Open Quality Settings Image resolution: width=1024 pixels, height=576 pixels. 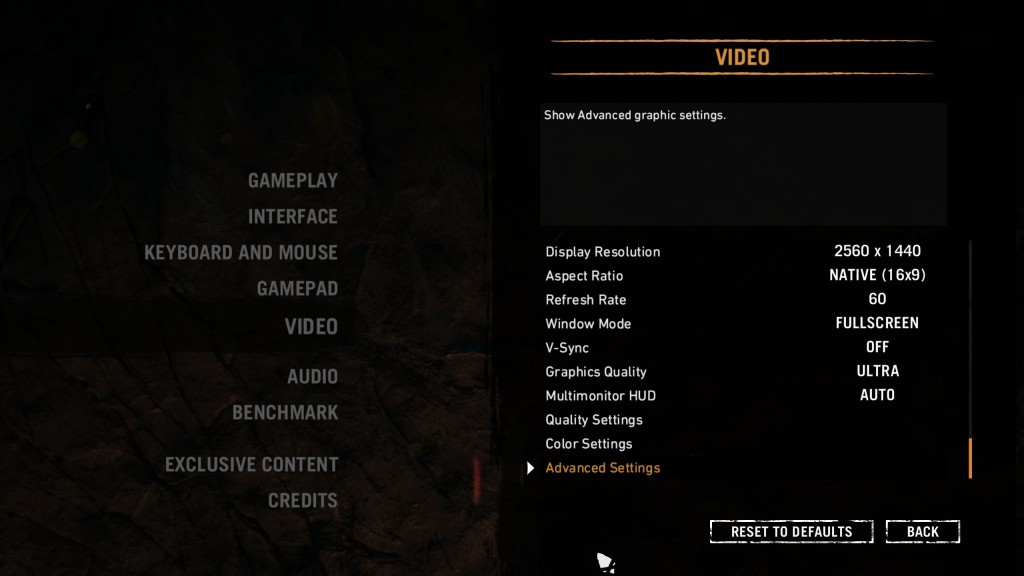594,420
